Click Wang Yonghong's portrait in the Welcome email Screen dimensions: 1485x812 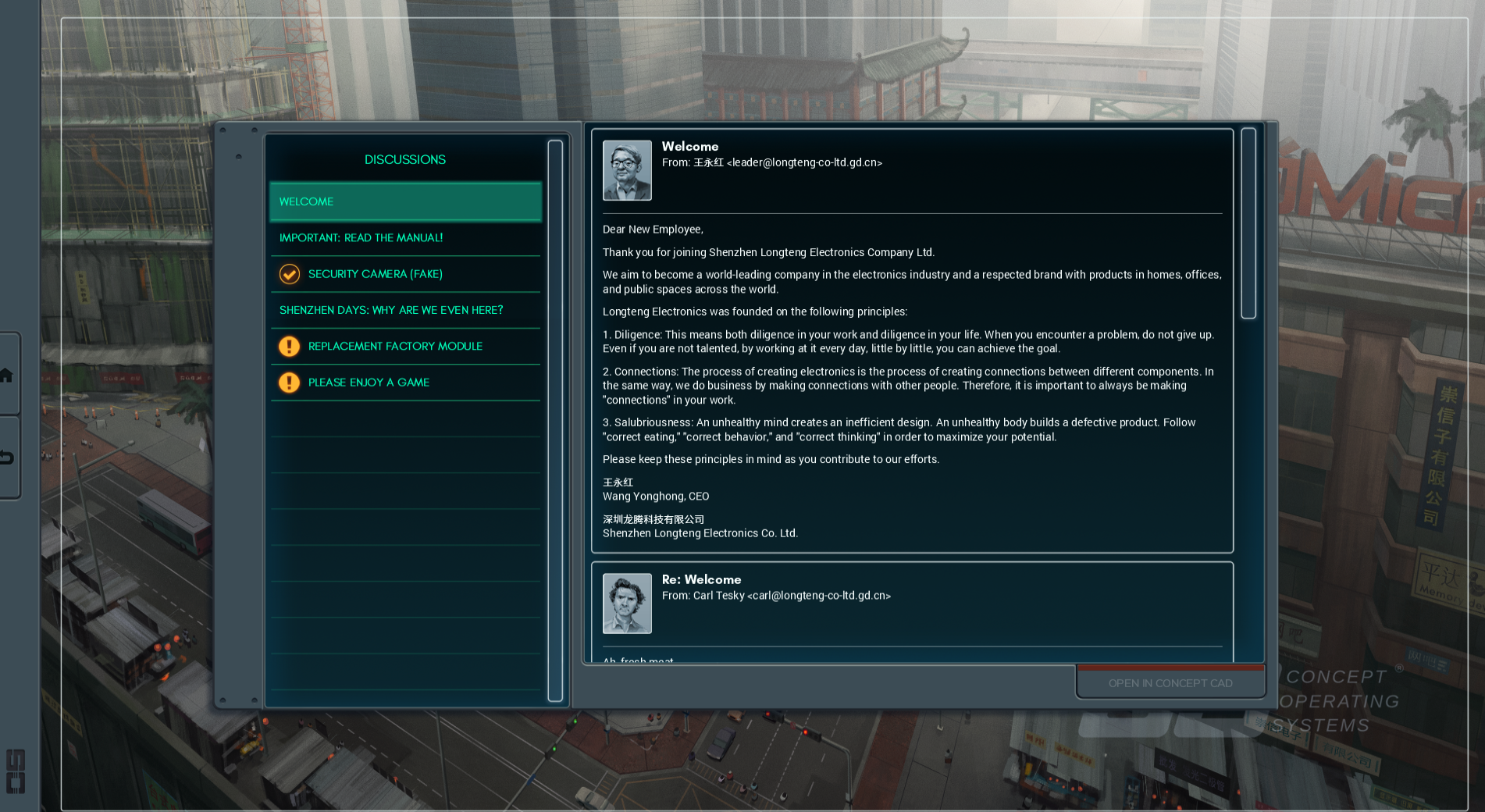627,170
